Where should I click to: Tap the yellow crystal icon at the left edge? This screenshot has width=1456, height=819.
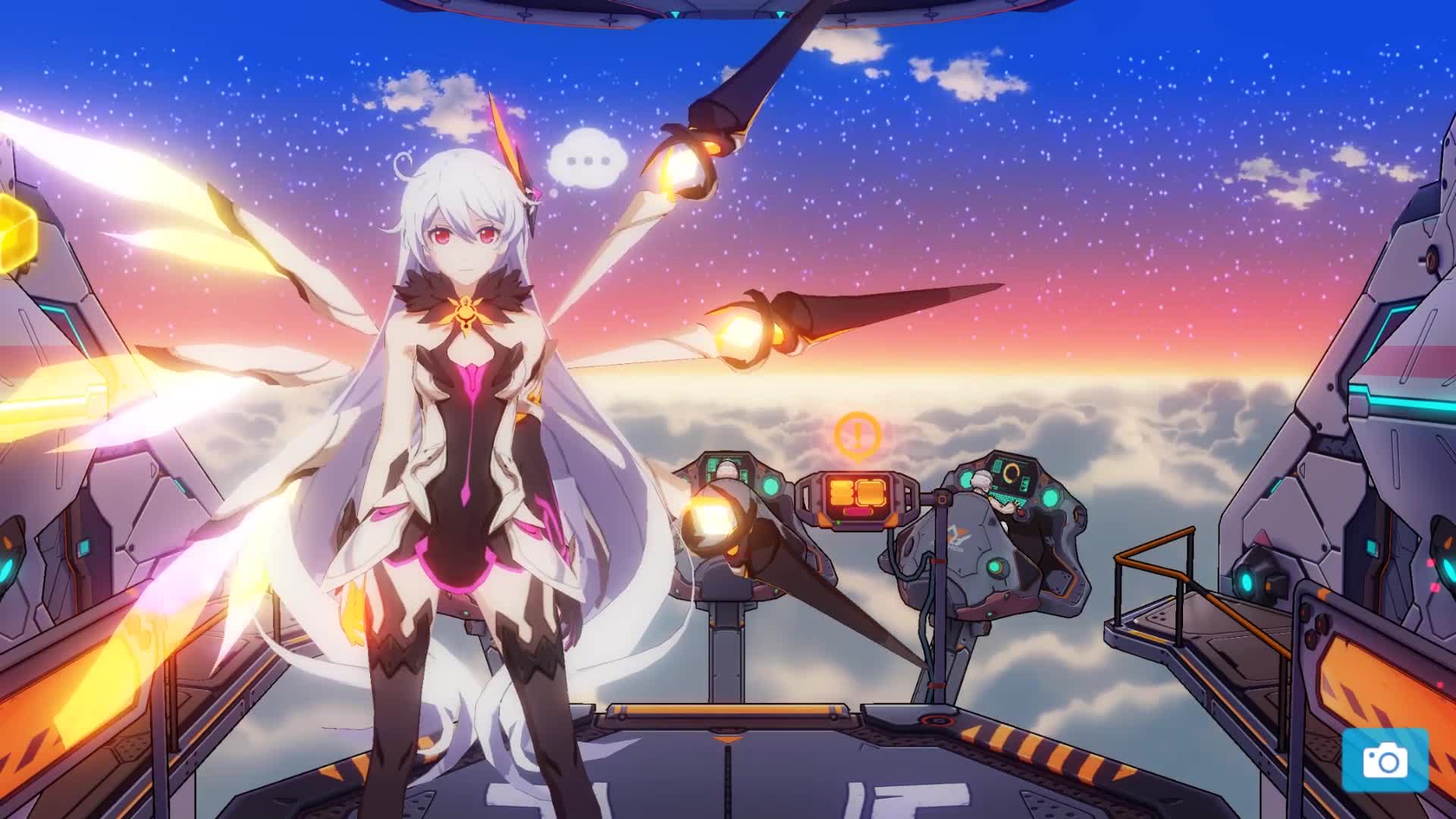(14, 233)
